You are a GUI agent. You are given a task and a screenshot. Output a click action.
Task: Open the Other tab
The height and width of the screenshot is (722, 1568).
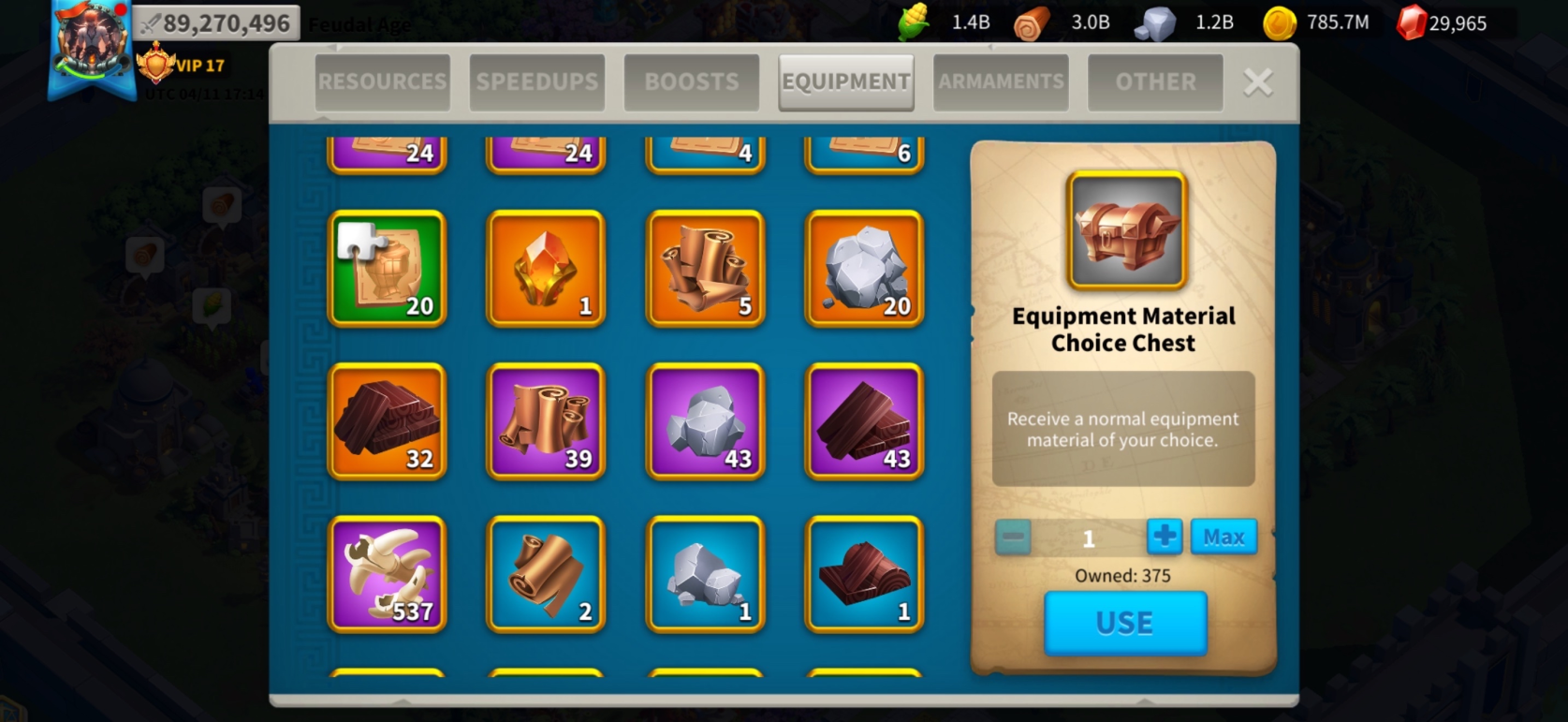(1155, 82)
